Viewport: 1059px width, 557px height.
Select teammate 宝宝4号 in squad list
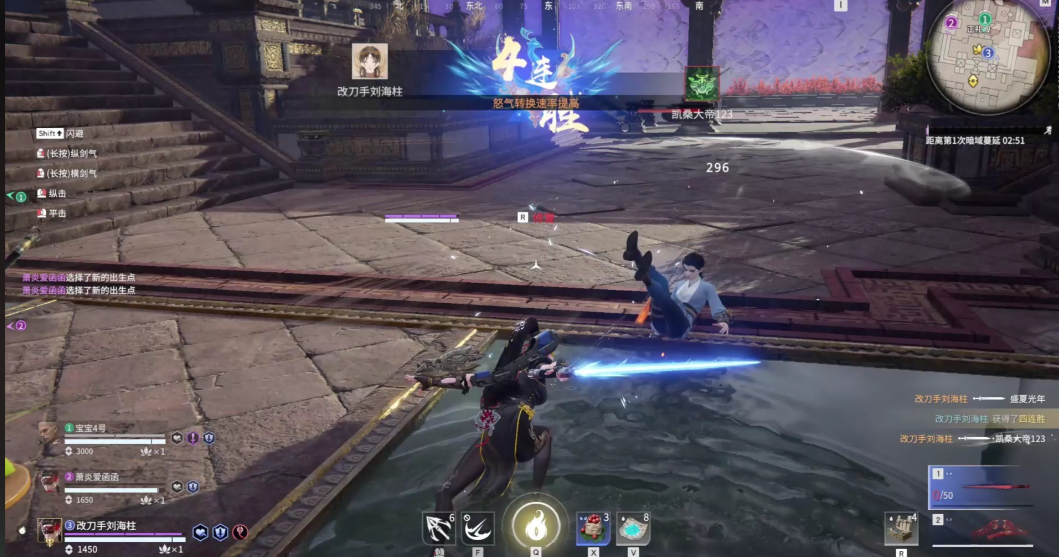pos(49,435)
